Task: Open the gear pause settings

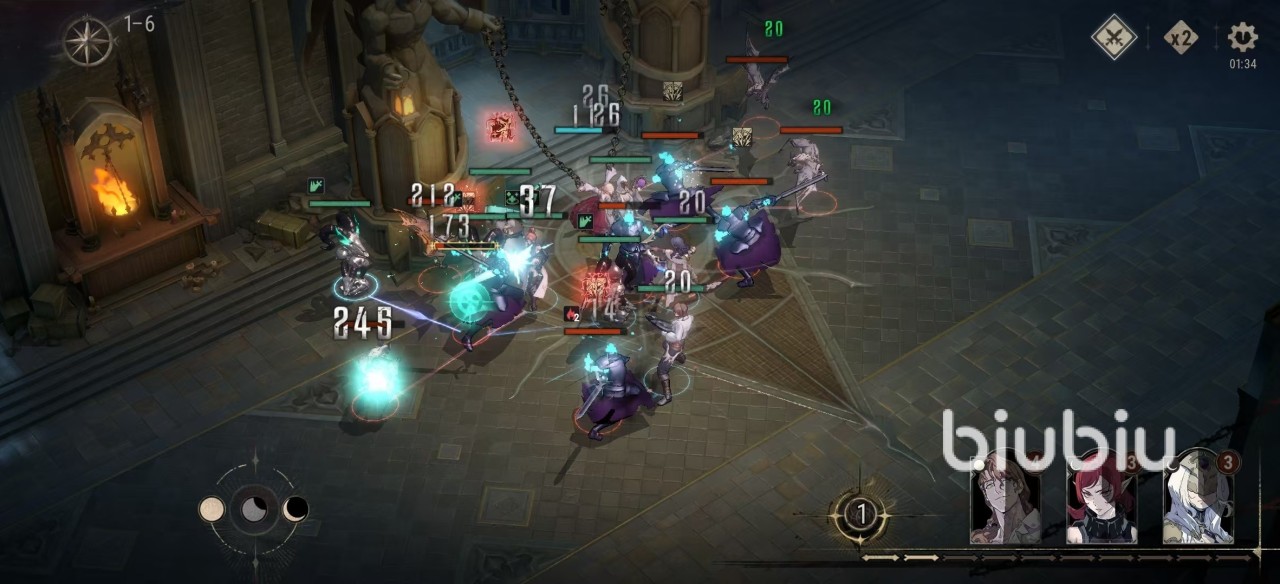Action: 1242,38
